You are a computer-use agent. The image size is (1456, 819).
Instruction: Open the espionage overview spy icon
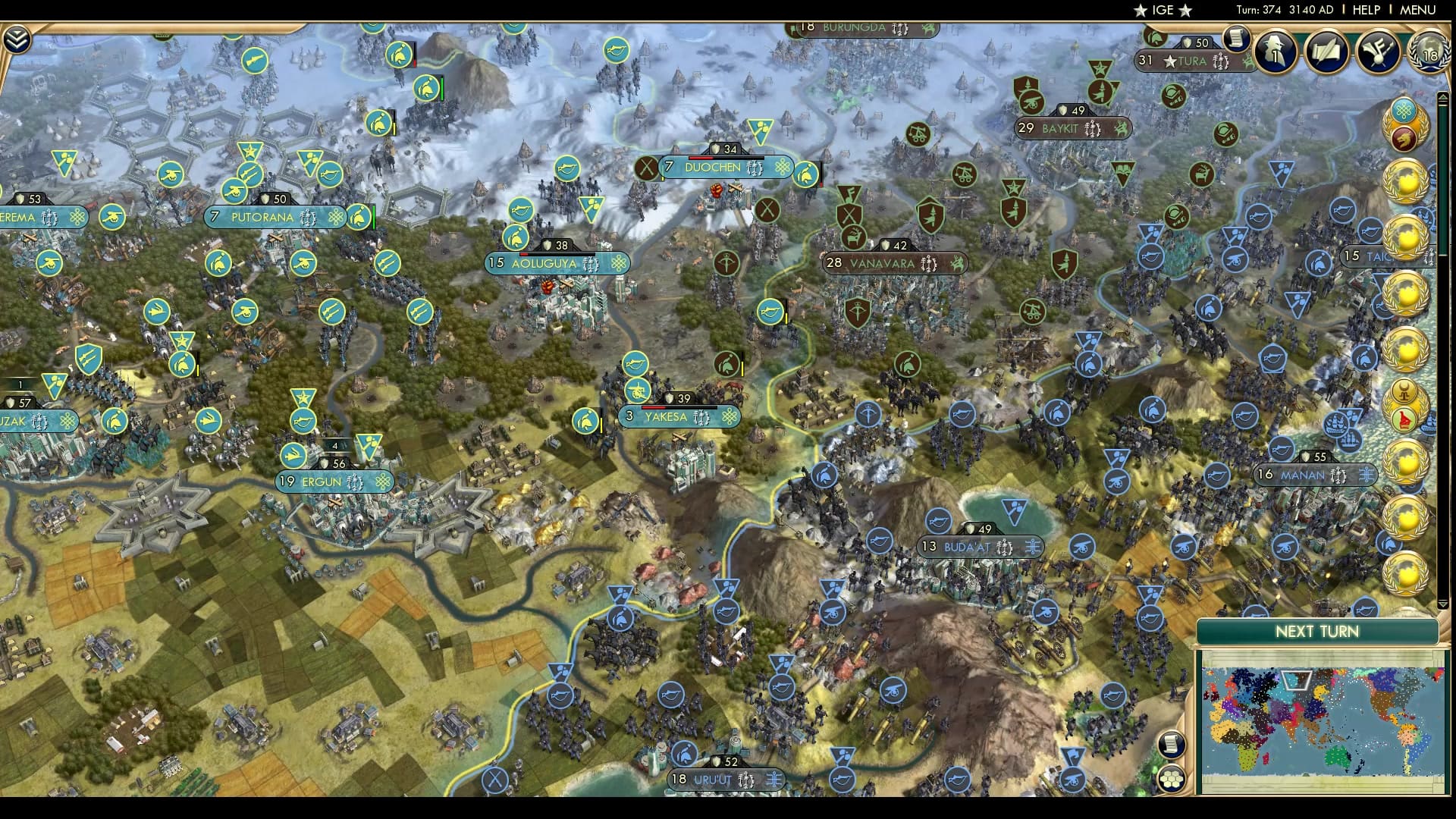1274,52
